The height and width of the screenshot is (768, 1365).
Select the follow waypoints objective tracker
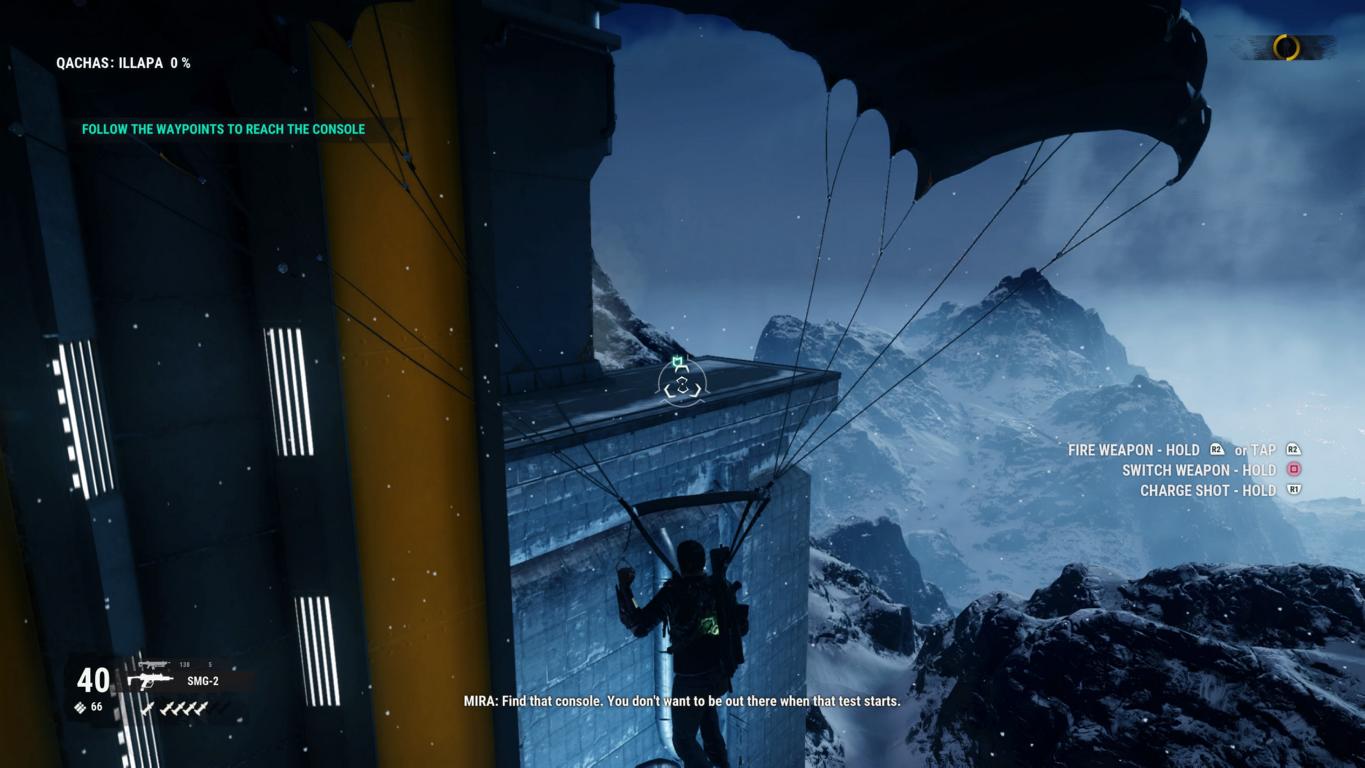(x=223, y=129)
